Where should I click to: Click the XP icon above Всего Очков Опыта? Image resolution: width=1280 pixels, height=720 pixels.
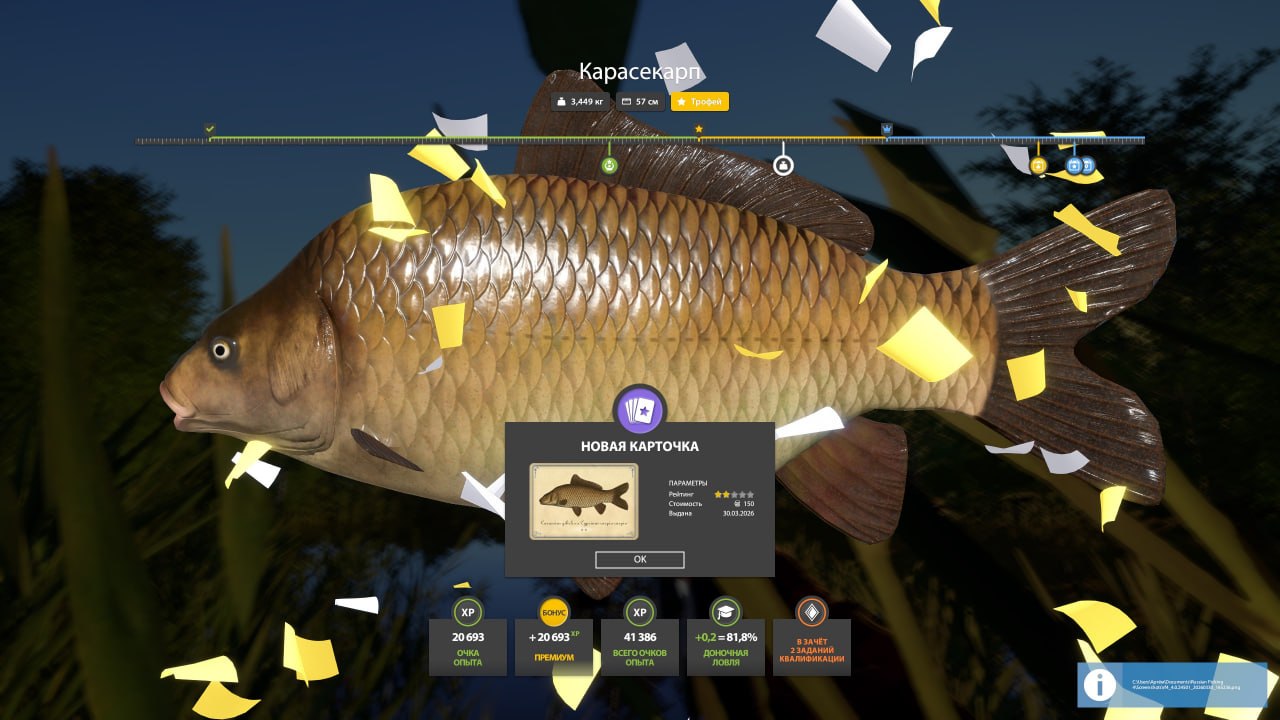click(639, 613)
